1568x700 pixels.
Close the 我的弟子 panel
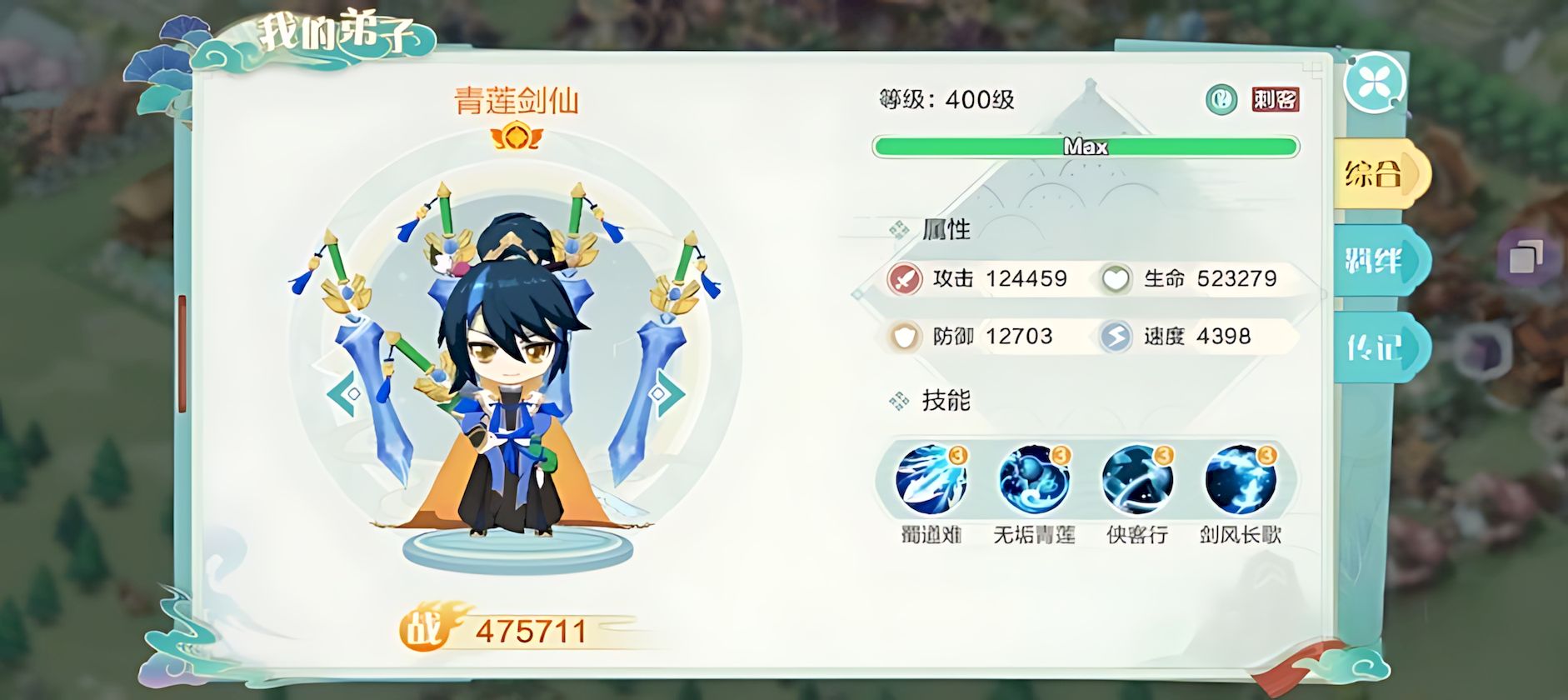[x=1373, y=82]
